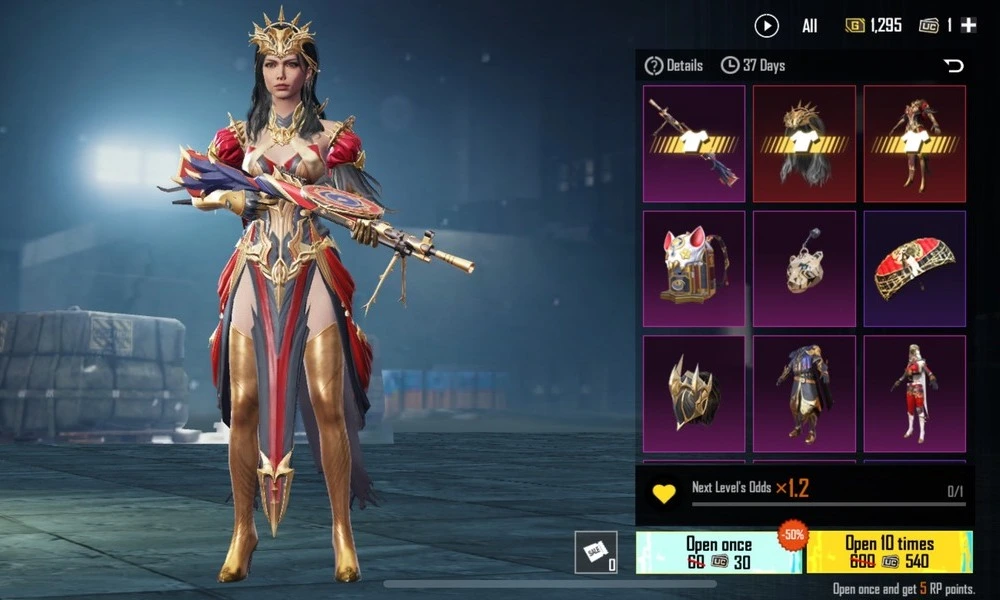Preview the spiked crown headpiece reward

[x=804, y=144]
